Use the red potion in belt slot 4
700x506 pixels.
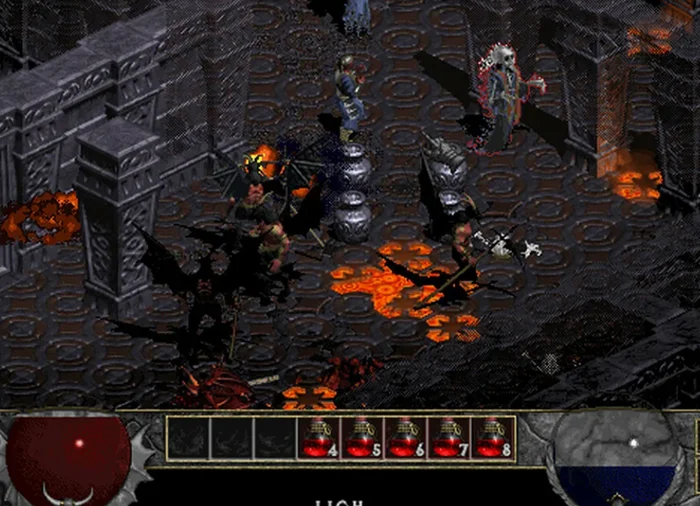318,438
